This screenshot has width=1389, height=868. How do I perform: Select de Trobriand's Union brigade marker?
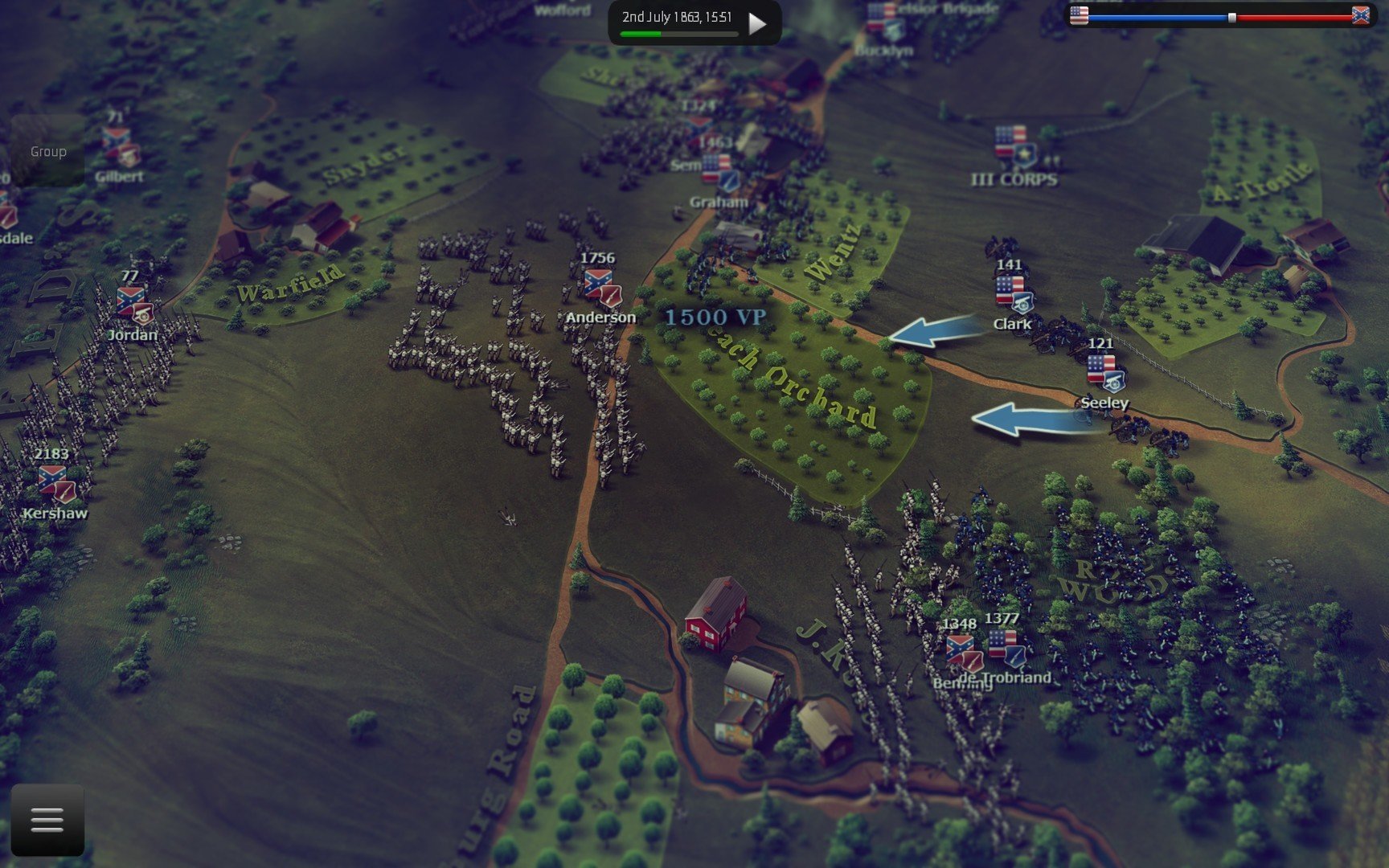coord(1006,649)
